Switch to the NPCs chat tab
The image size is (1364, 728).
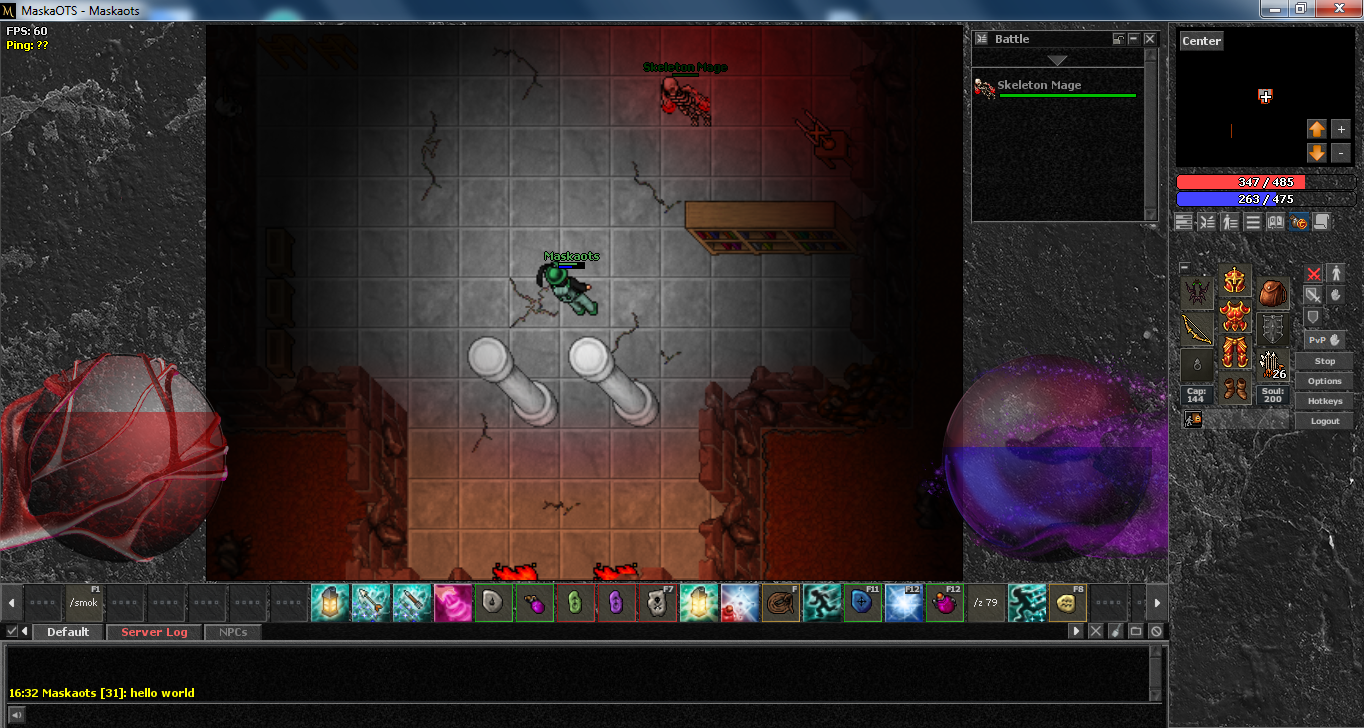(x=233, y=632)
